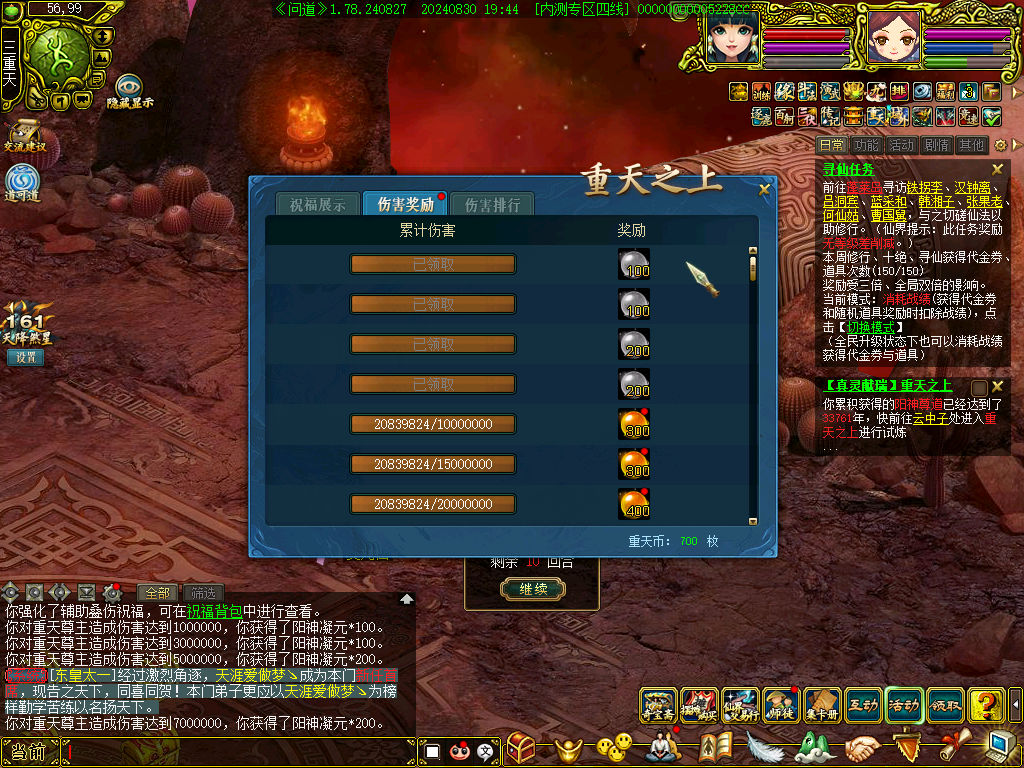Select the 筛选 chat filter tab
Screen dimensions: 1024x768
point(203,593)
